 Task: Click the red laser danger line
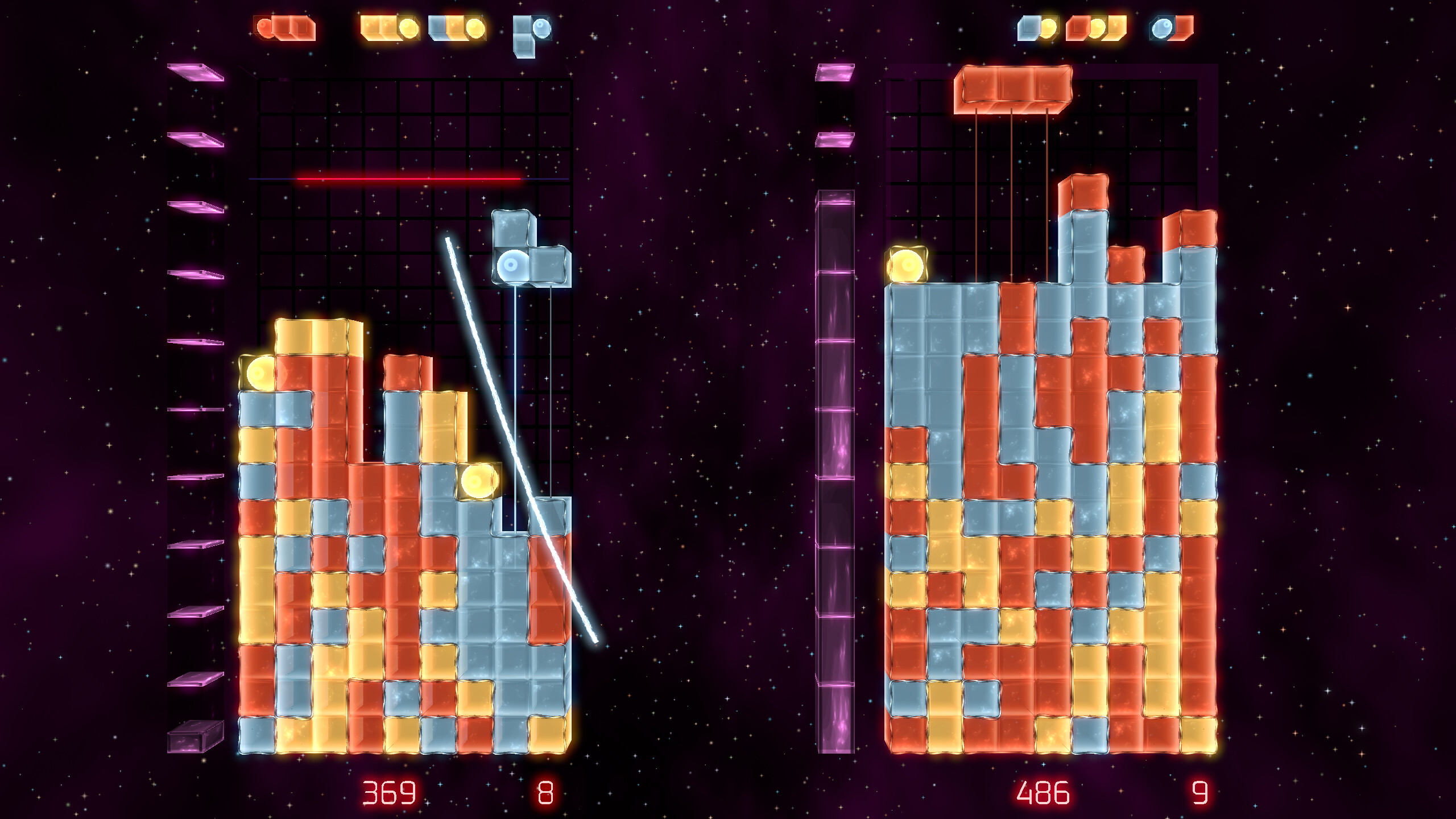(409, 179)
